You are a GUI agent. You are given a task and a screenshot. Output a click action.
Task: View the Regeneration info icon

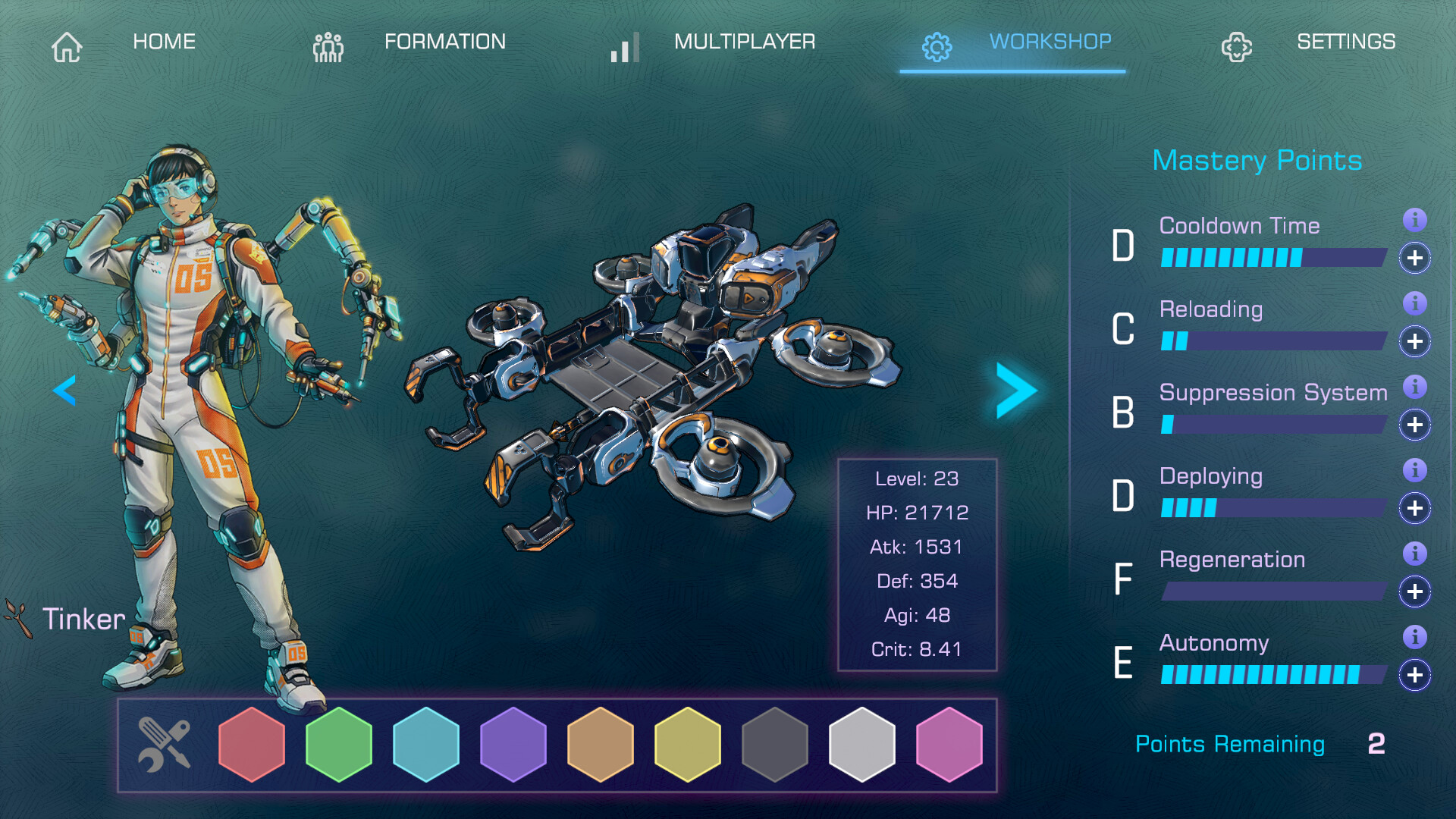click(x=1414, y=554)
